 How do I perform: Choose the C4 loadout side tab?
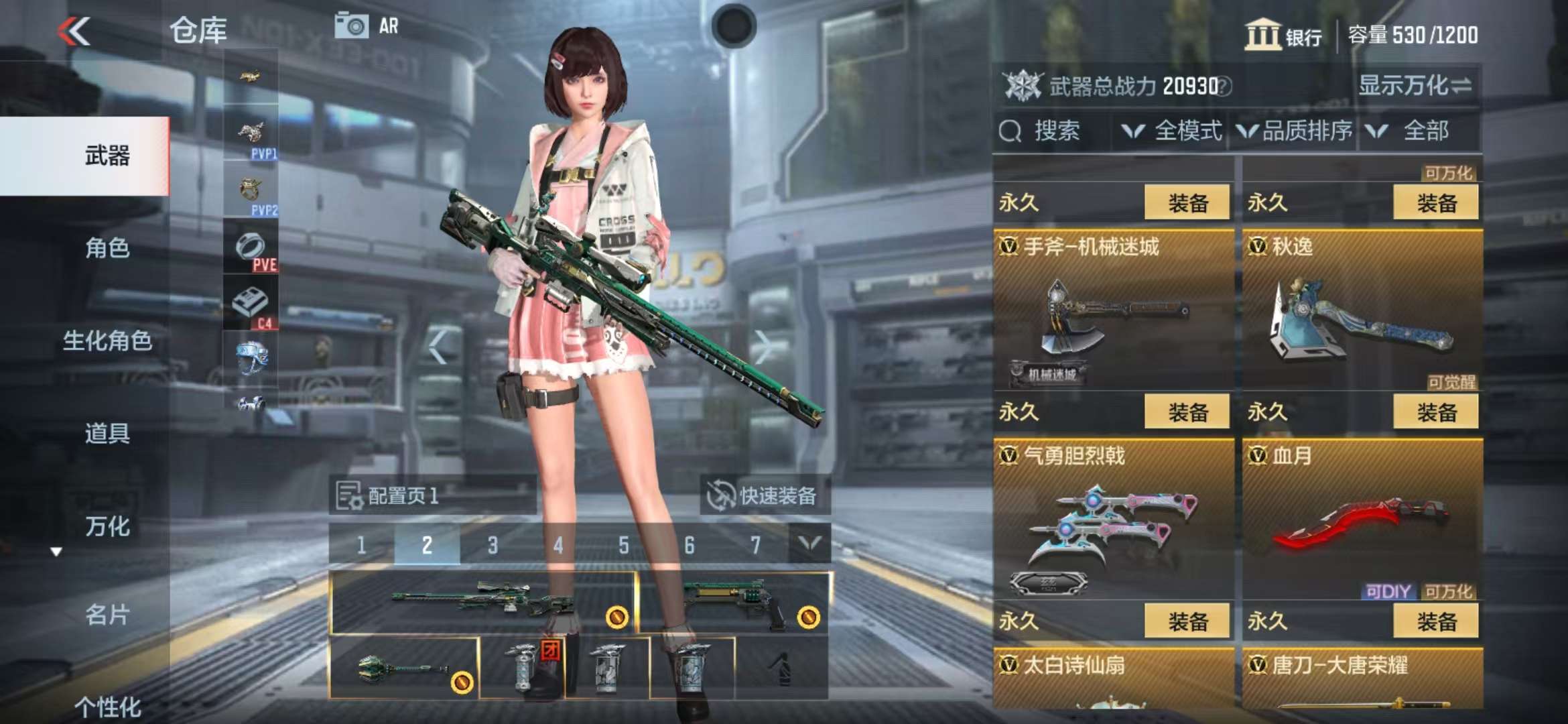[251, 305]
